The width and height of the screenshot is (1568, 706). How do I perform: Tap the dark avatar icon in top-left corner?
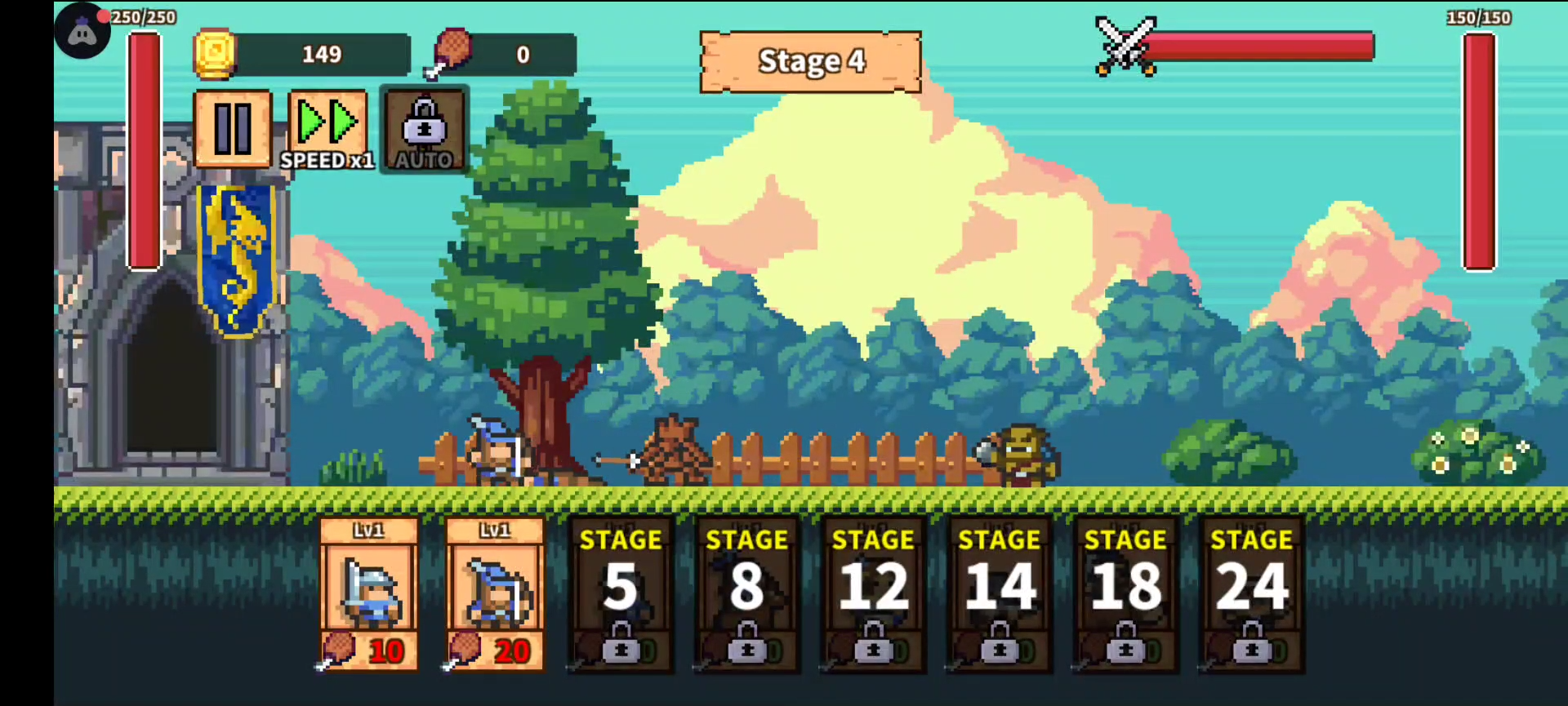pyautogui.click(x=82, y=31)
